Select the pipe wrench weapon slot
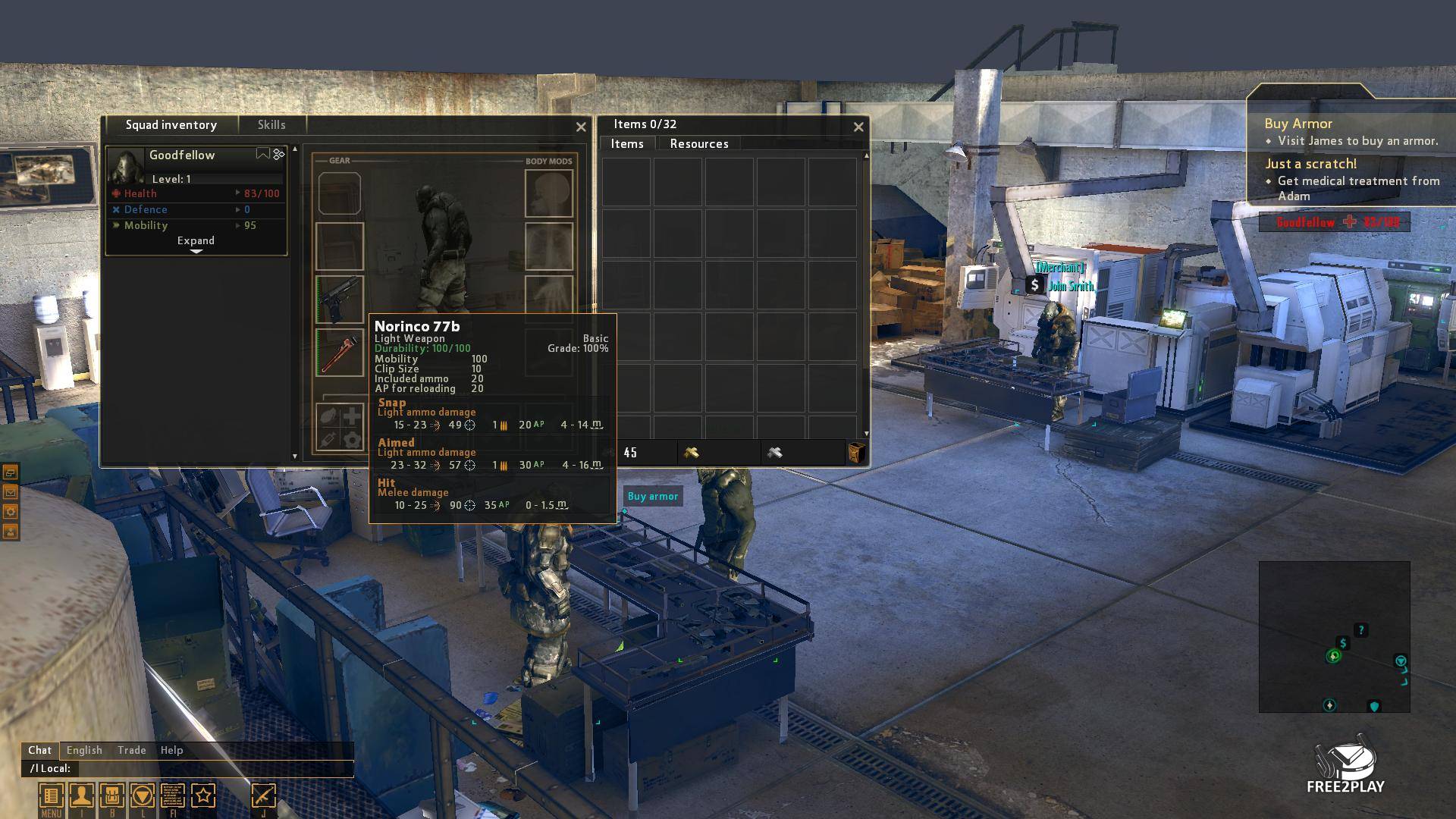 pyautogui.click(x=340, y=353)
